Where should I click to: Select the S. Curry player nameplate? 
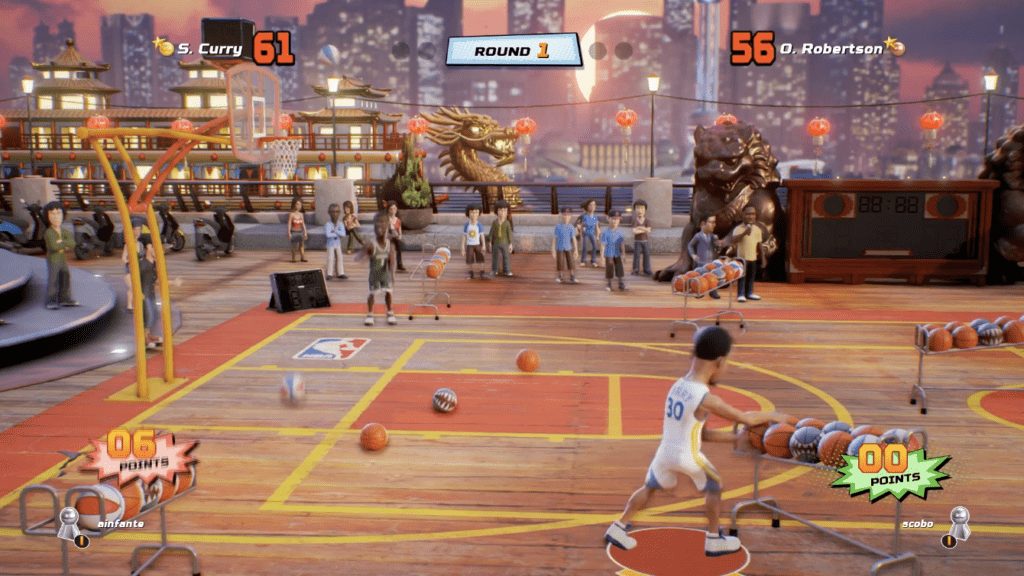[x=208, y=47]
